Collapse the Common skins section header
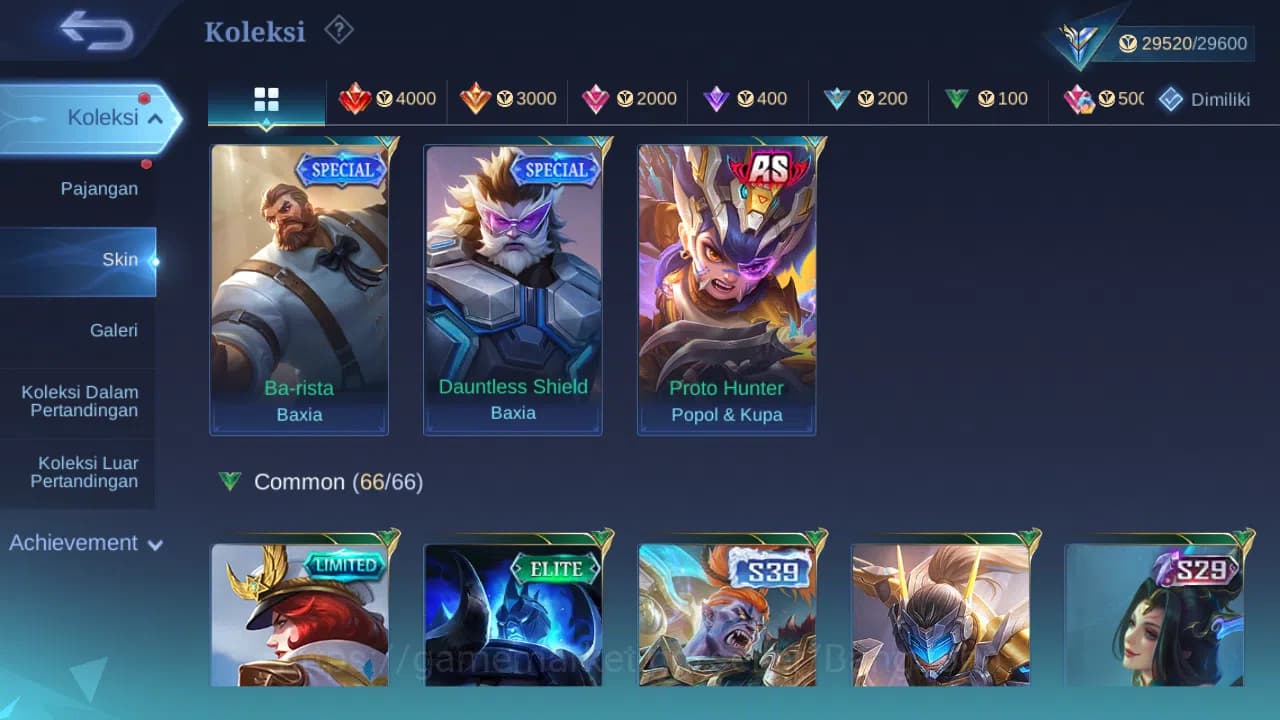 (330, 481)
